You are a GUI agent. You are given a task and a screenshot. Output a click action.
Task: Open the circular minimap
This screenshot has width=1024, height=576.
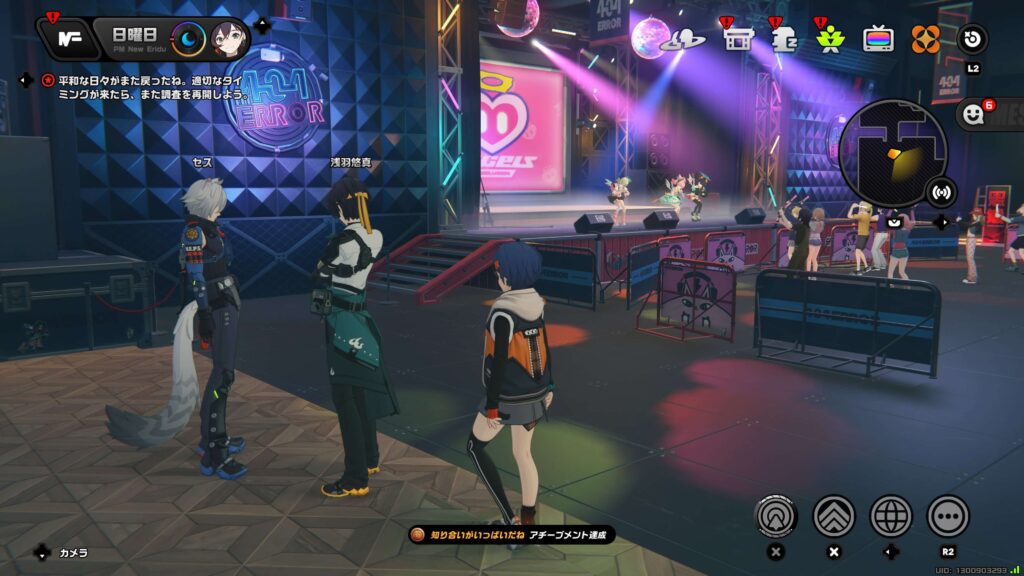(x=893, y=152)
